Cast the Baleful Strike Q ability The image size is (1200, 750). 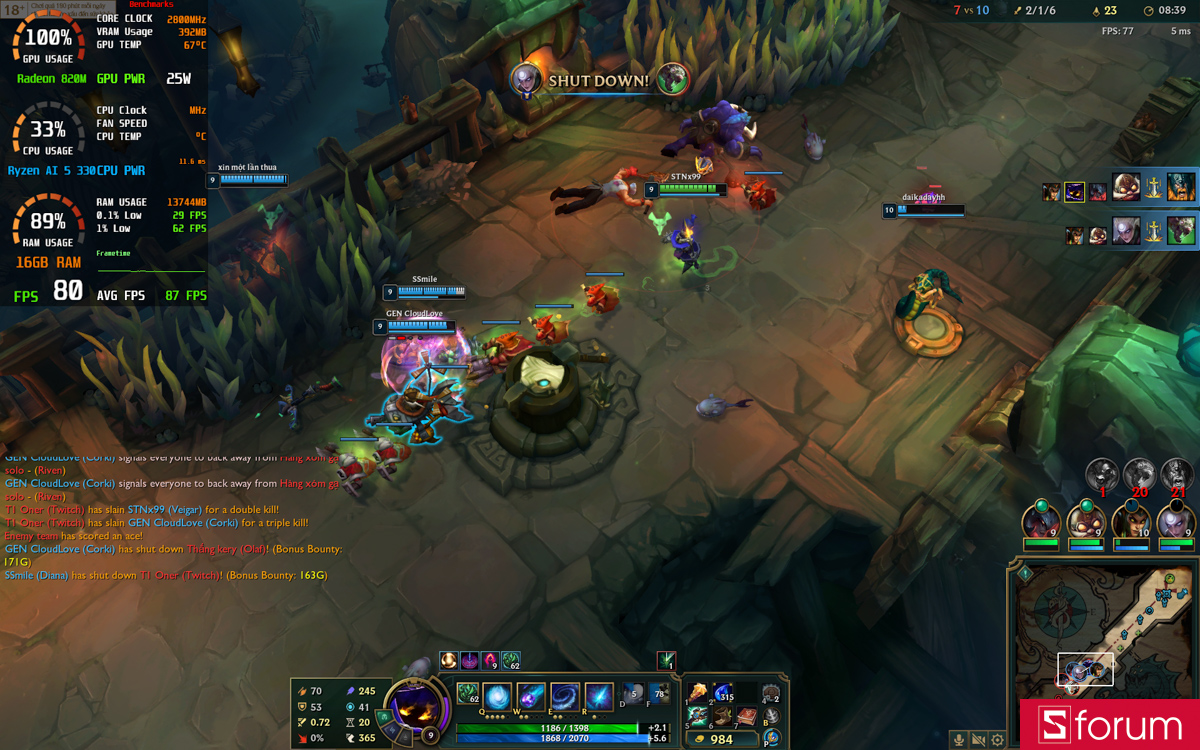(498, 696)
